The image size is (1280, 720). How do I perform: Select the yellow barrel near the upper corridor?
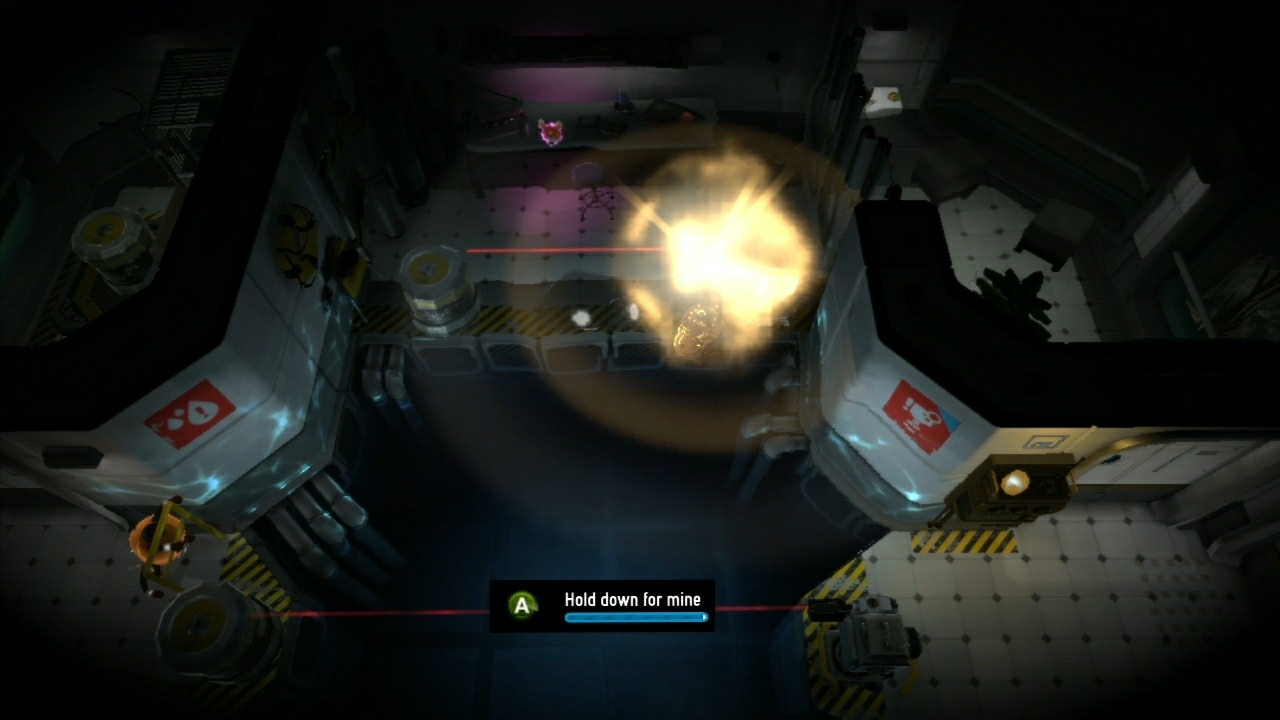435,290
